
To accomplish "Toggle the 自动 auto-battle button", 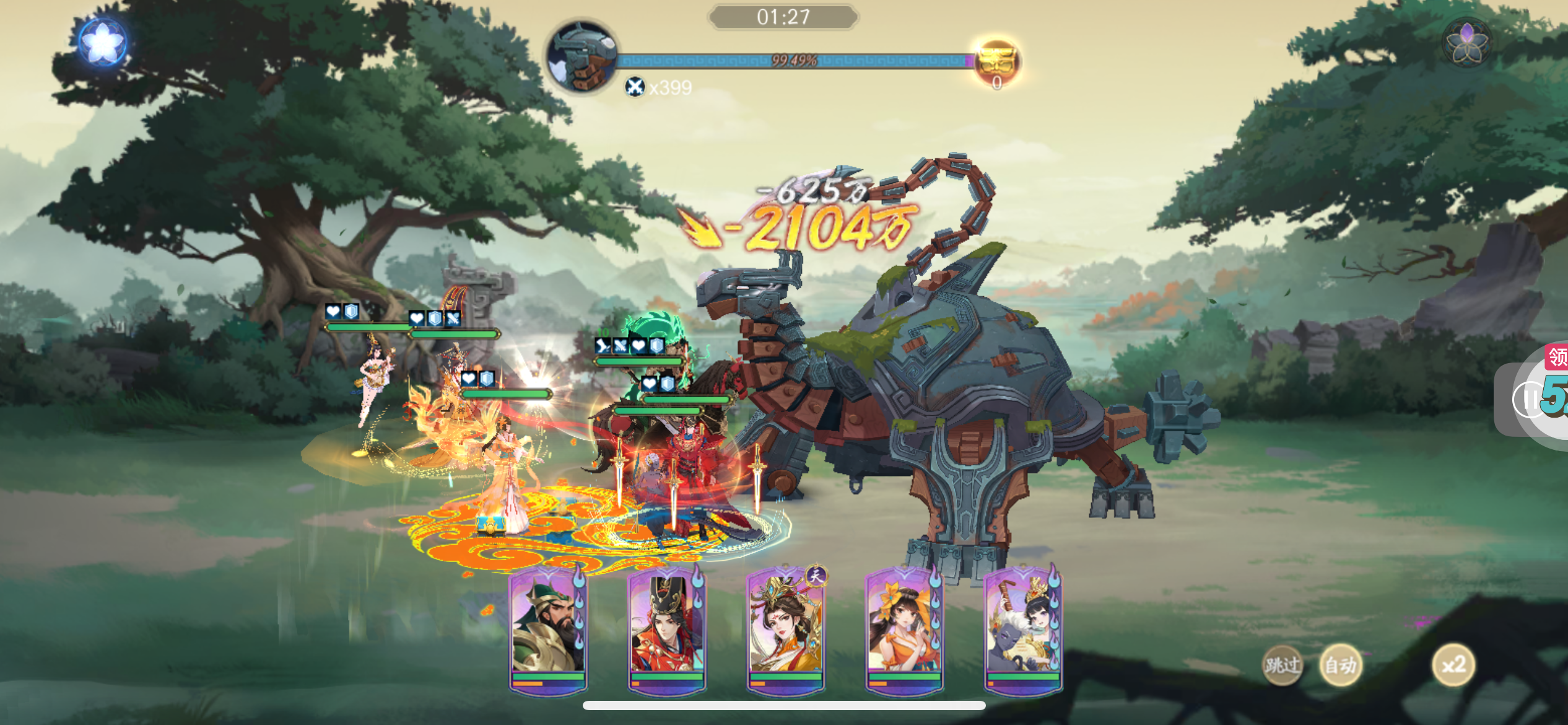I will (x=1340, y=666).
